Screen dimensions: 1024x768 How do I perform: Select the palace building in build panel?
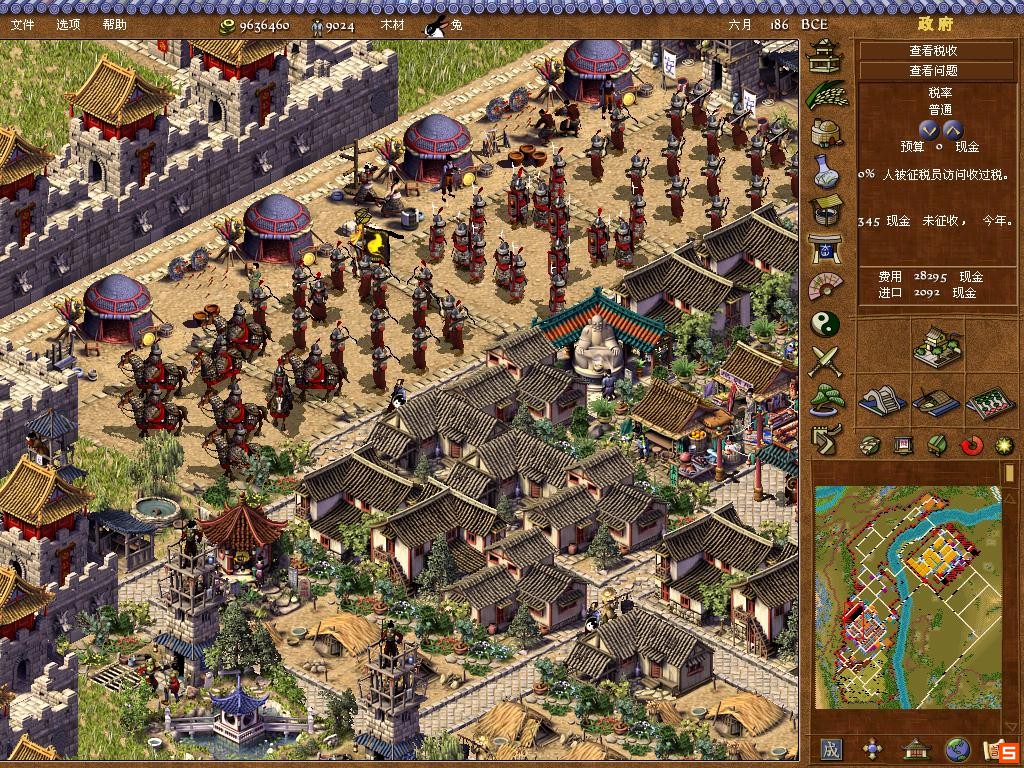[937, 347]
